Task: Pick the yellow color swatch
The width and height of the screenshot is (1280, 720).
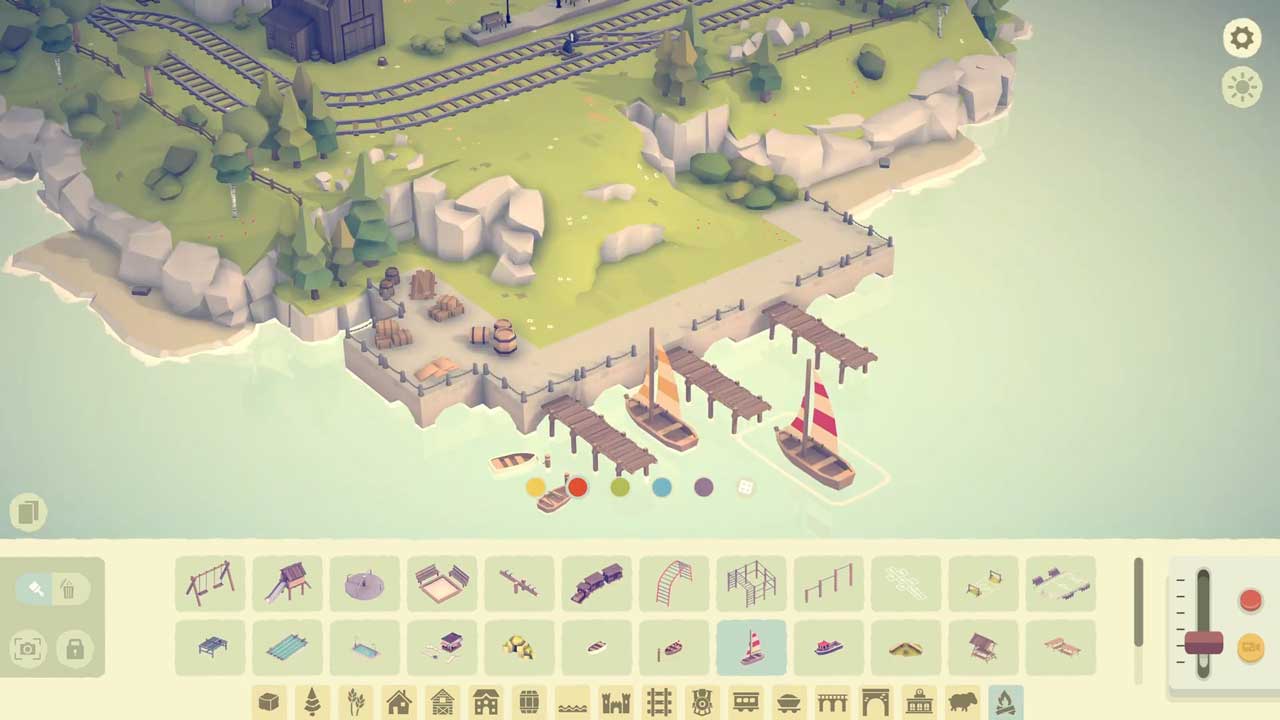Action: tap(536, 487)
